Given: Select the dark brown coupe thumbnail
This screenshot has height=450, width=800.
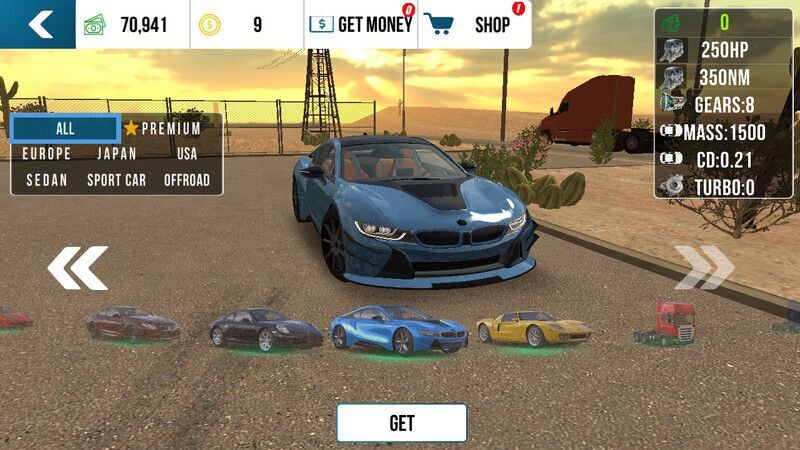Looking at the screenshot, I should [x=132, y=323].
